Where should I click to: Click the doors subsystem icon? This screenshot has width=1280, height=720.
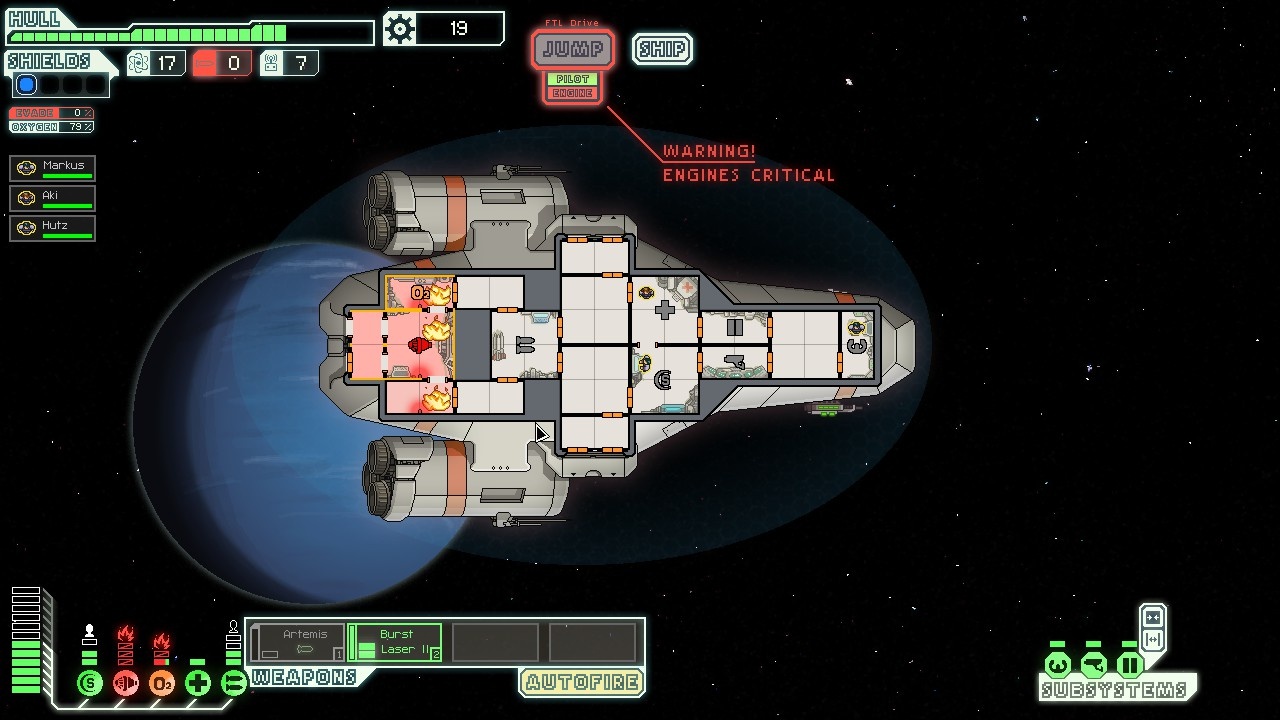click(x=1129, y=665)
